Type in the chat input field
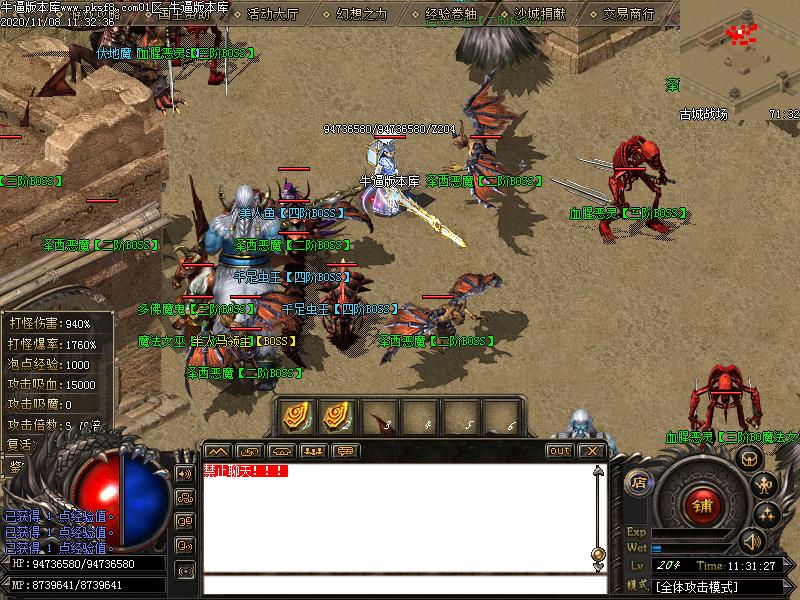This screenshot has width=800, height=600. (x=400, y=585)
